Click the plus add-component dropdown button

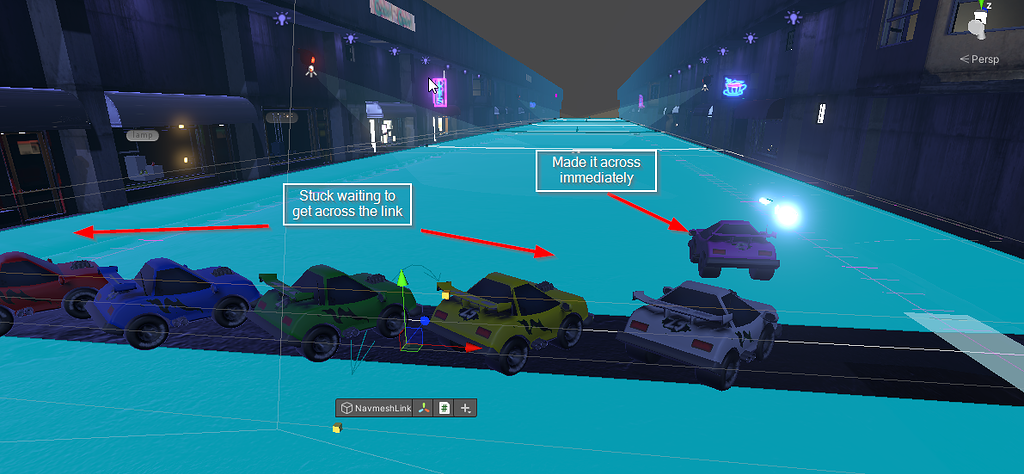tap(465, 408)
